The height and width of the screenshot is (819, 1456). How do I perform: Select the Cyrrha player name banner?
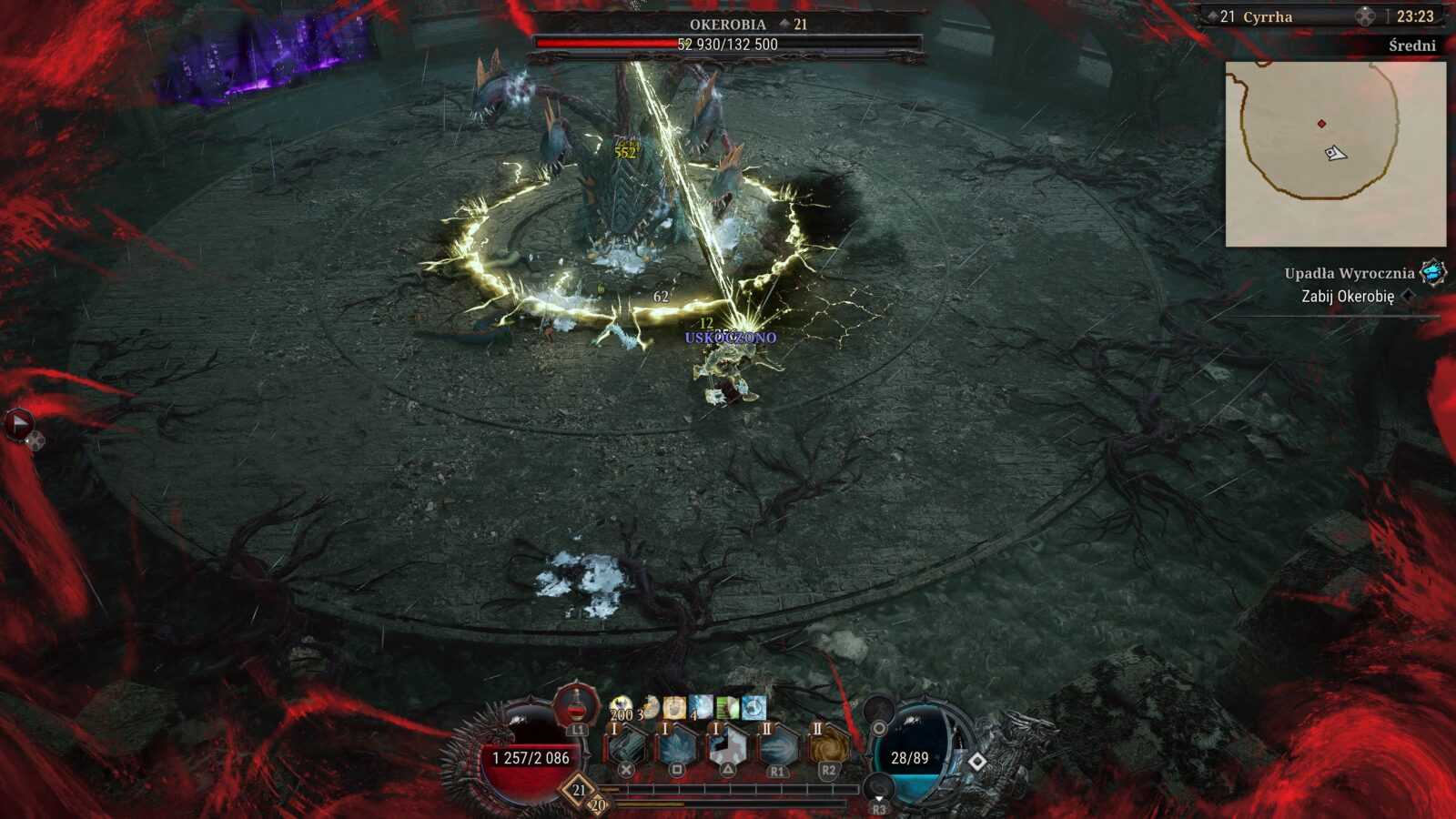(1267, 16)
